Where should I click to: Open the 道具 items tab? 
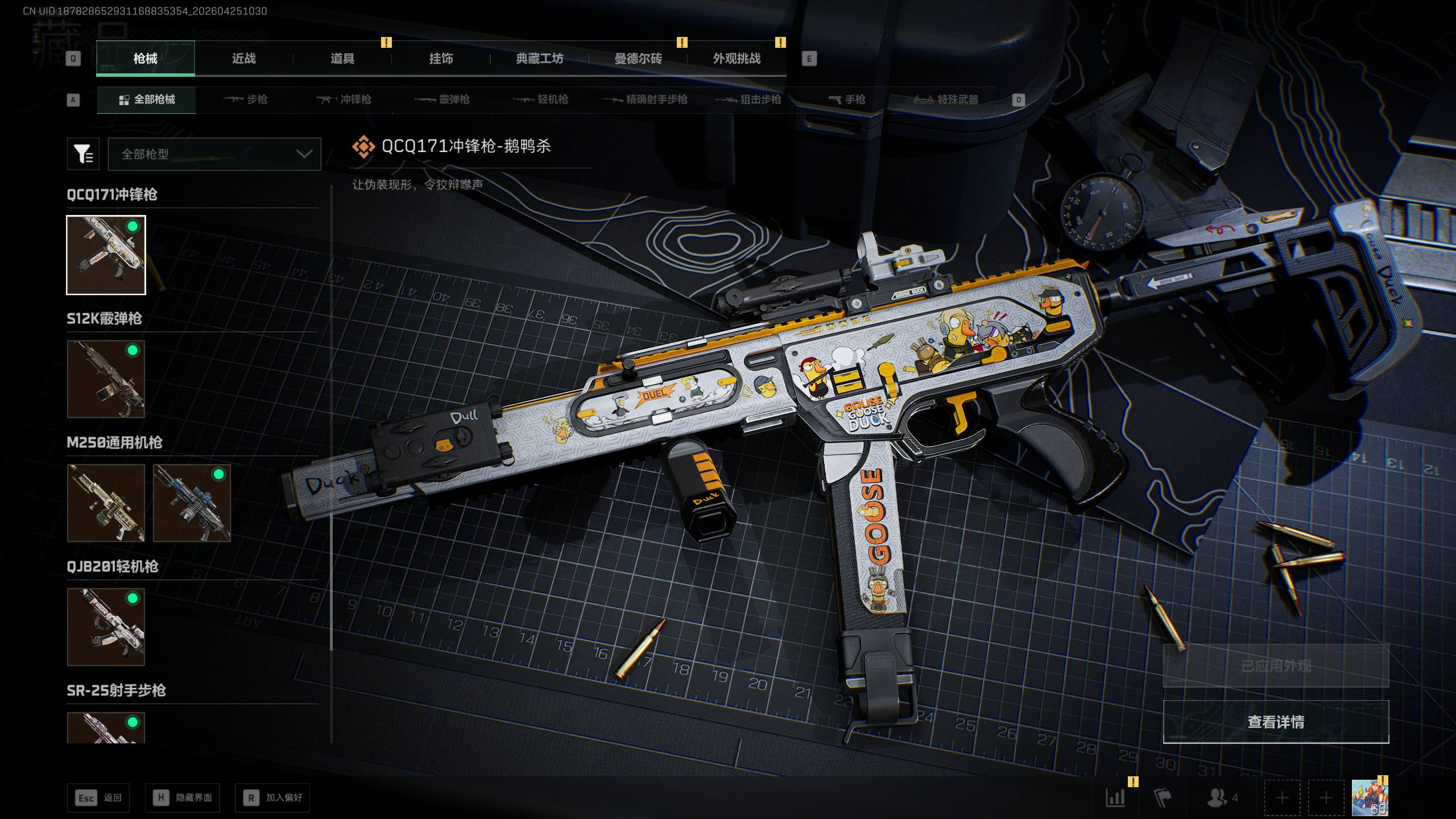point(342,59)
